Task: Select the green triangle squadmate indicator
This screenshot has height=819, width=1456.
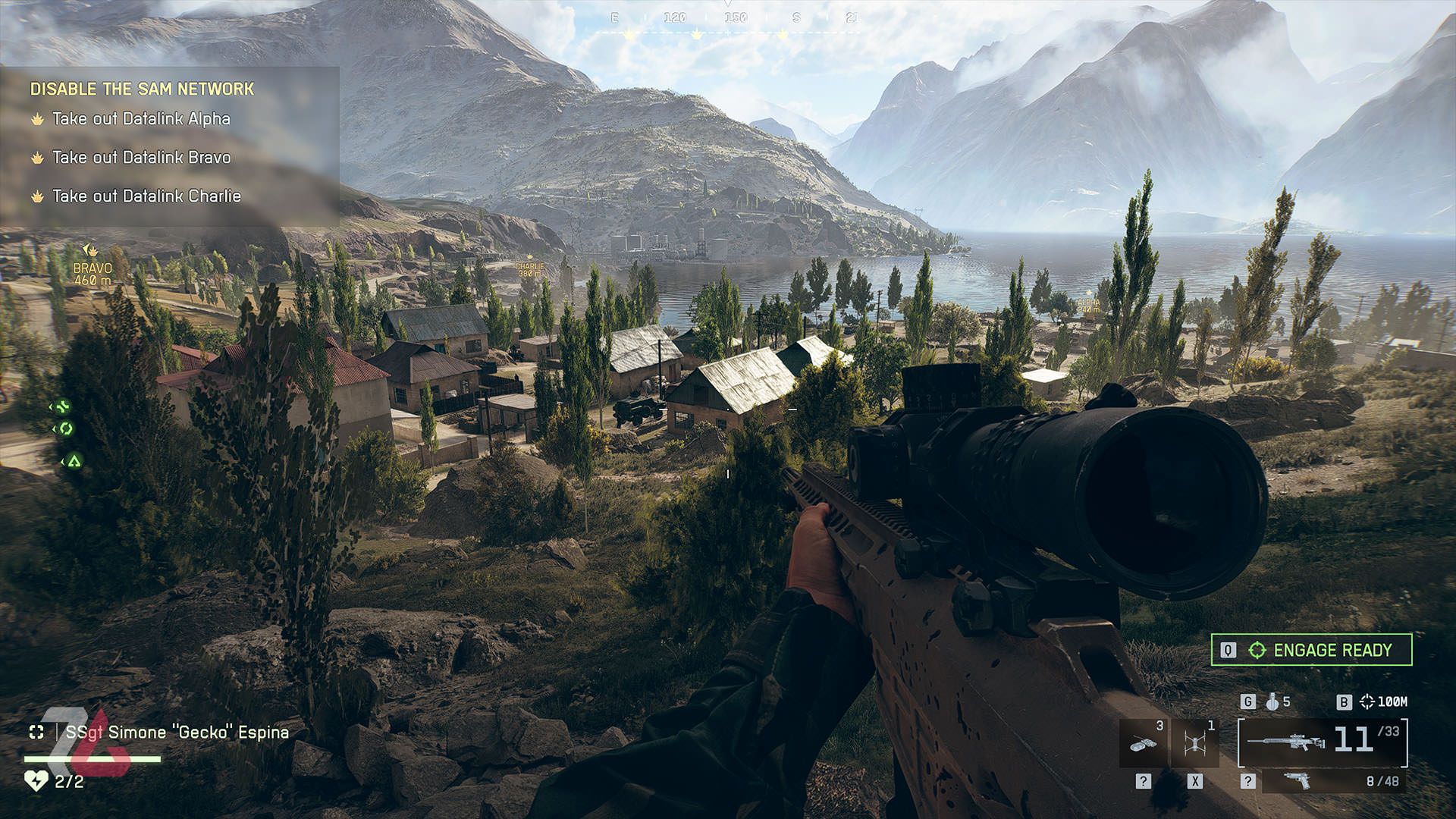Action: [73, 460]
